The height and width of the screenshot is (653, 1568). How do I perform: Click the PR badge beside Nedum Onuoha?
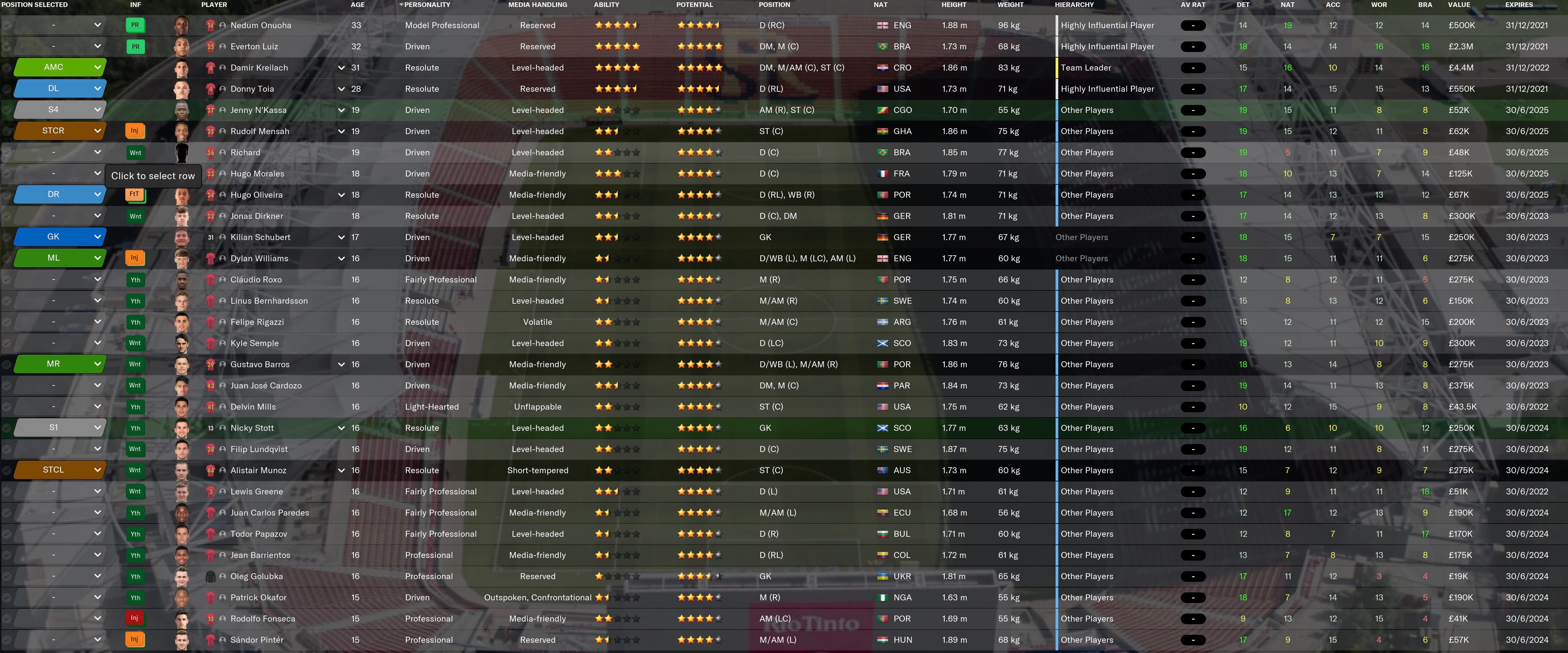coord(135,25)
